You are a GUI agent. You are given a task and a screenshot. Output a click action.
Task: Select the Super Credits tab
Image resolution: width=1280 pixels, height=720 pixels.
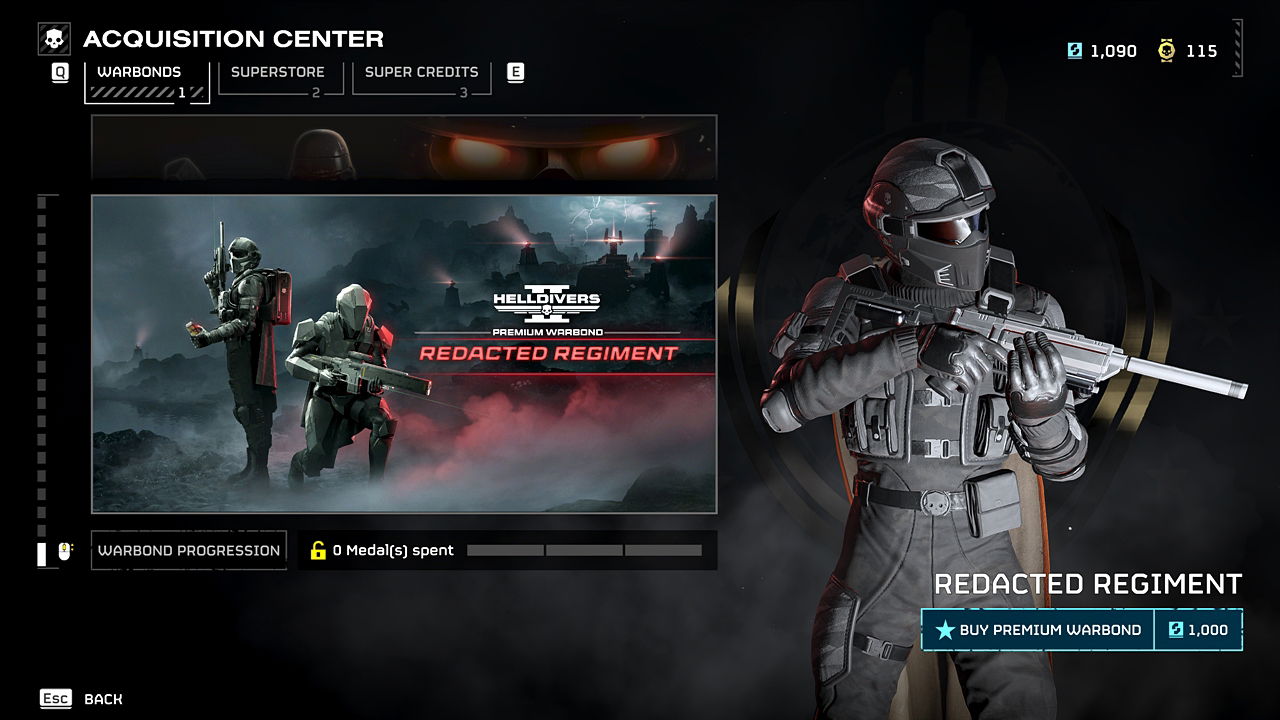pos(421,78)
